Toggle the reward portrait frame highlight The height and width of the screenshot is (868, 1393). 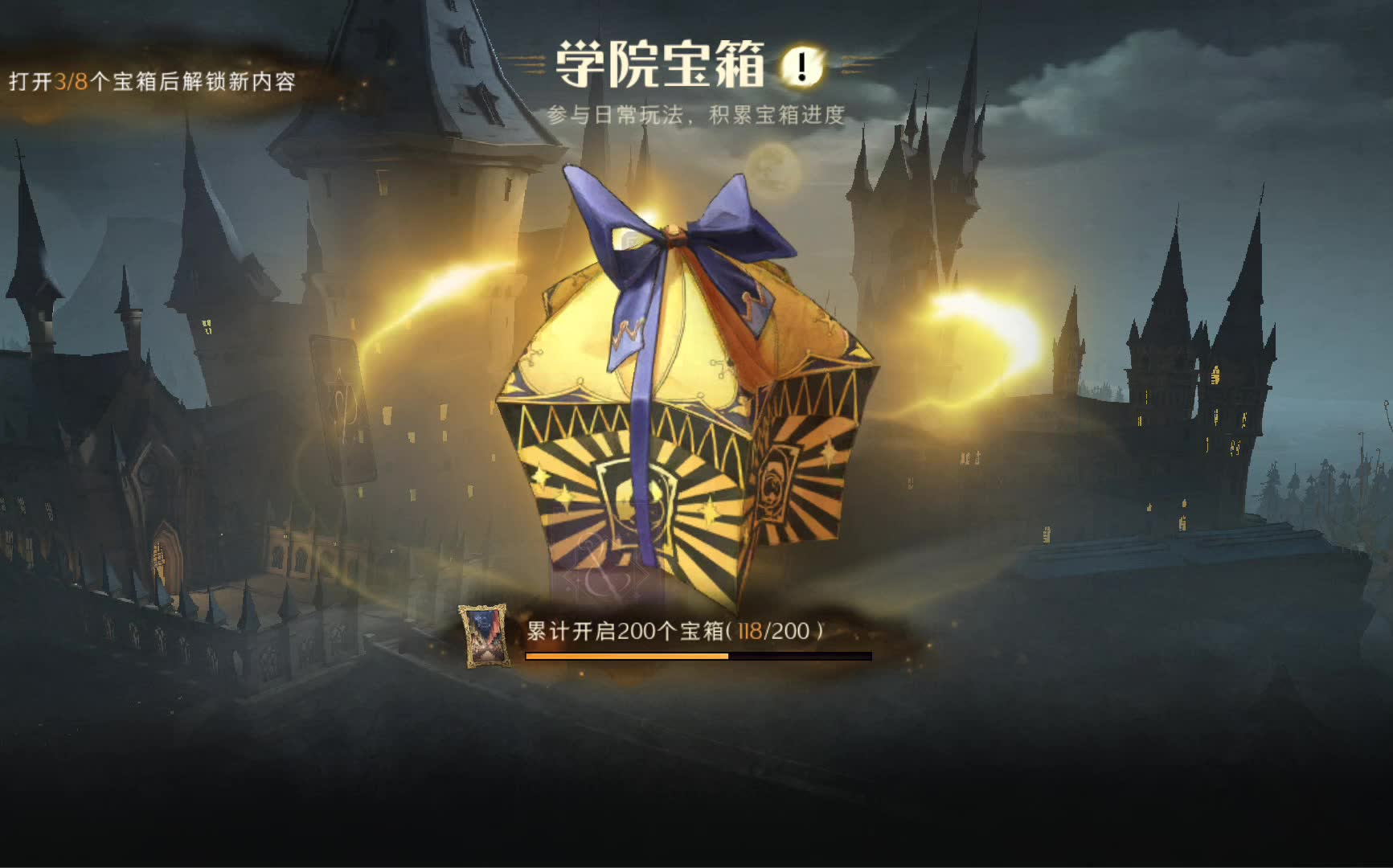click(x=481, y=637)
